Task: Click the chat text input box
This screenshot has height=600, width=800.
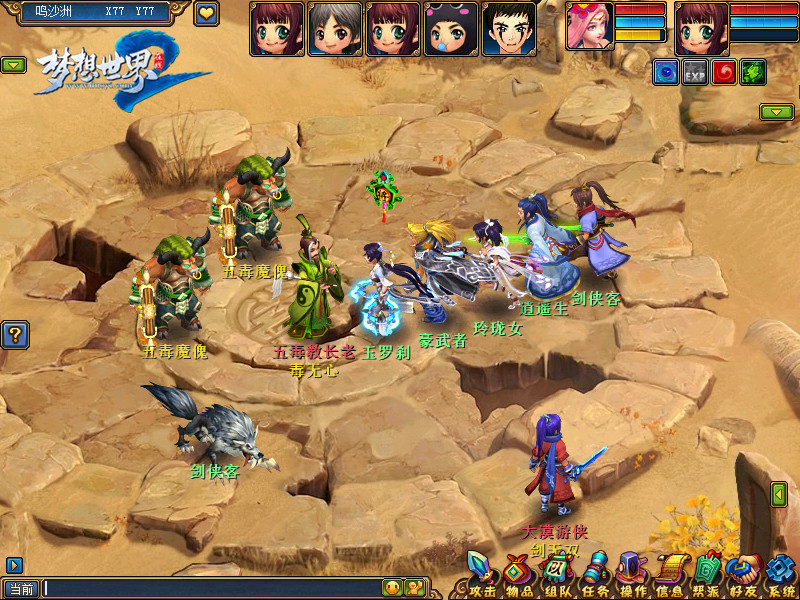Action: pyautogui.click(x=210, y=588)
